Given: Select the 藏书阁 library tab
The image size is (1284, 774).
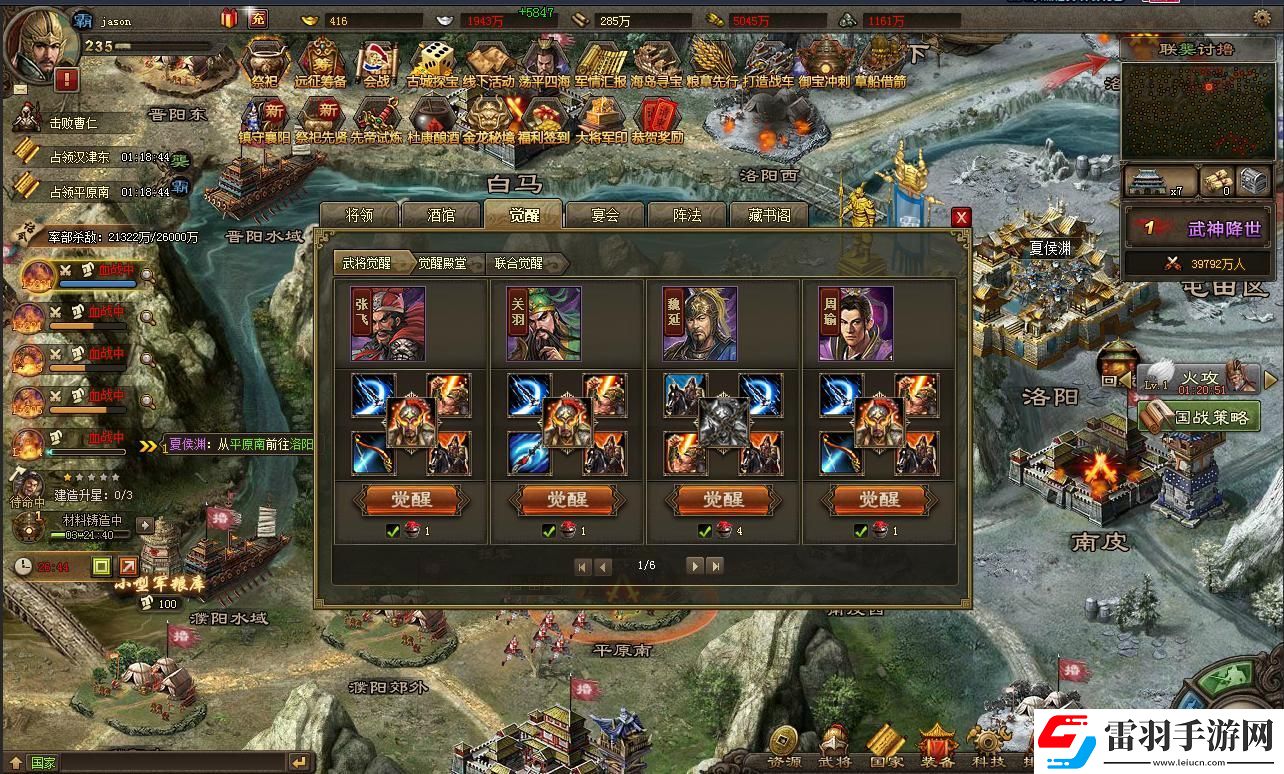Looking at the screenshot, I should pos(769,215).
